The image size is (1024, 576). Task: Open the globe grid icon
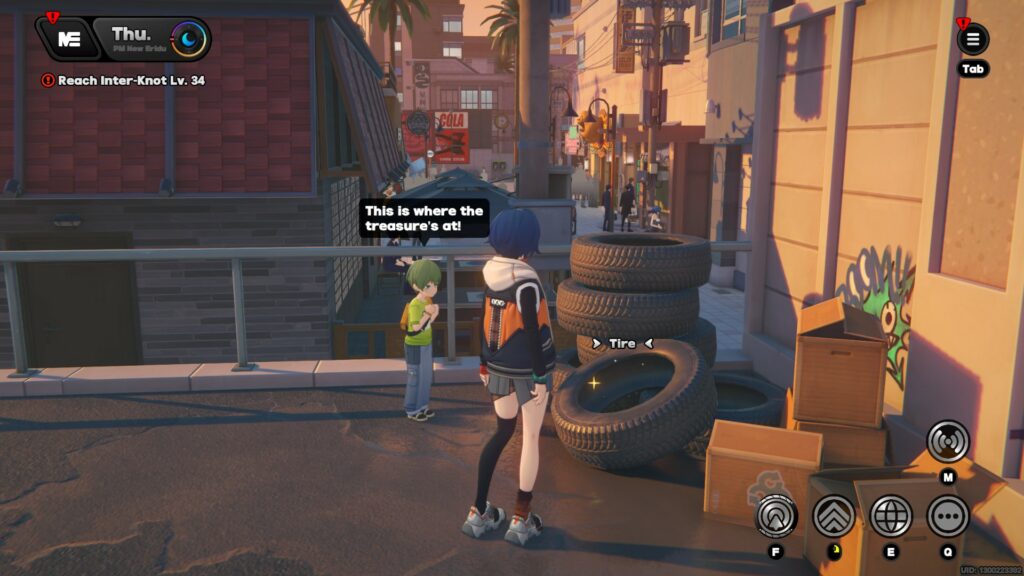[x=891, y=516]
